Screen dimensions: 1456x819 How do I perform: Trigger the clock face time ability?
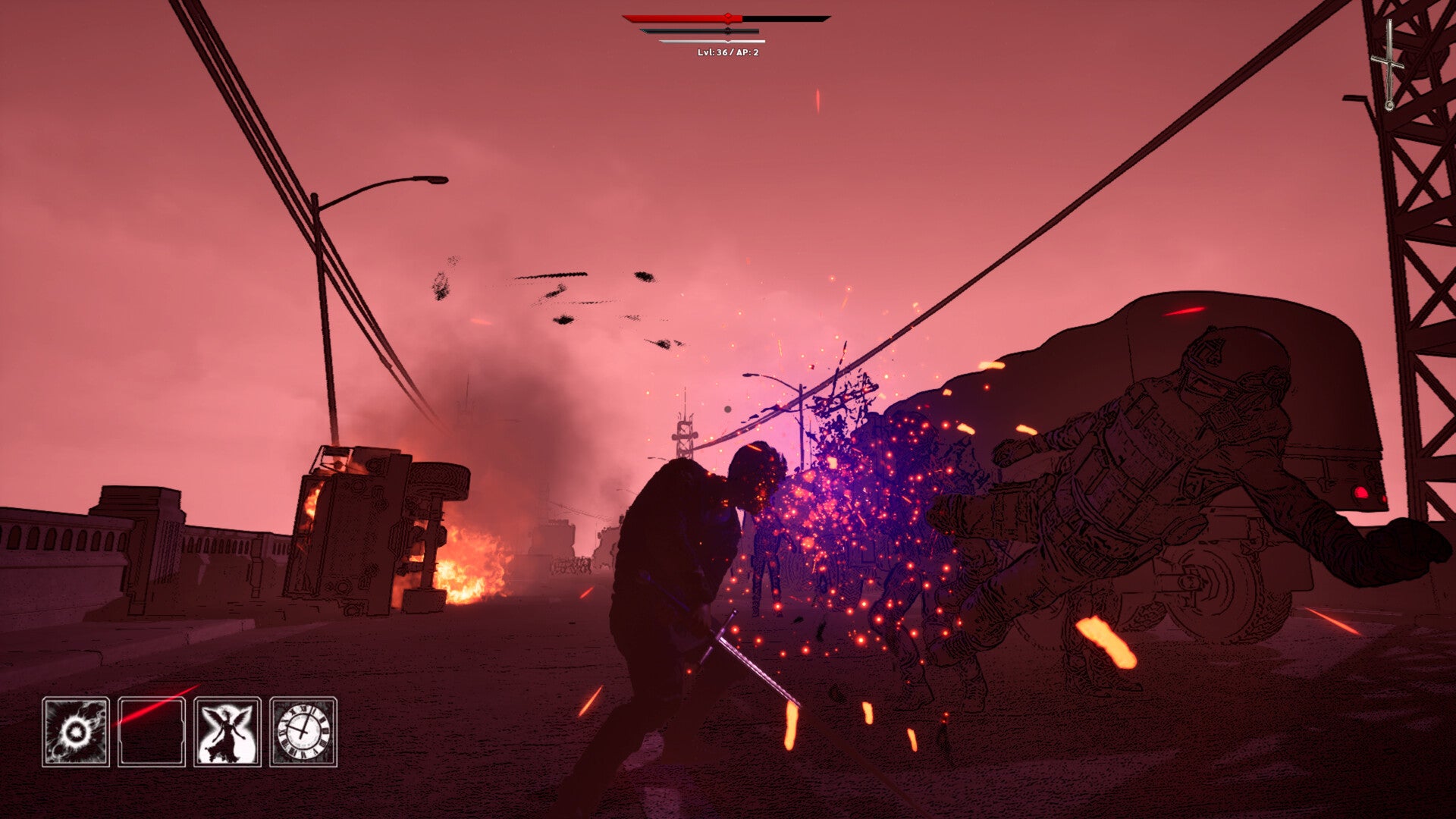coord(303,732)
